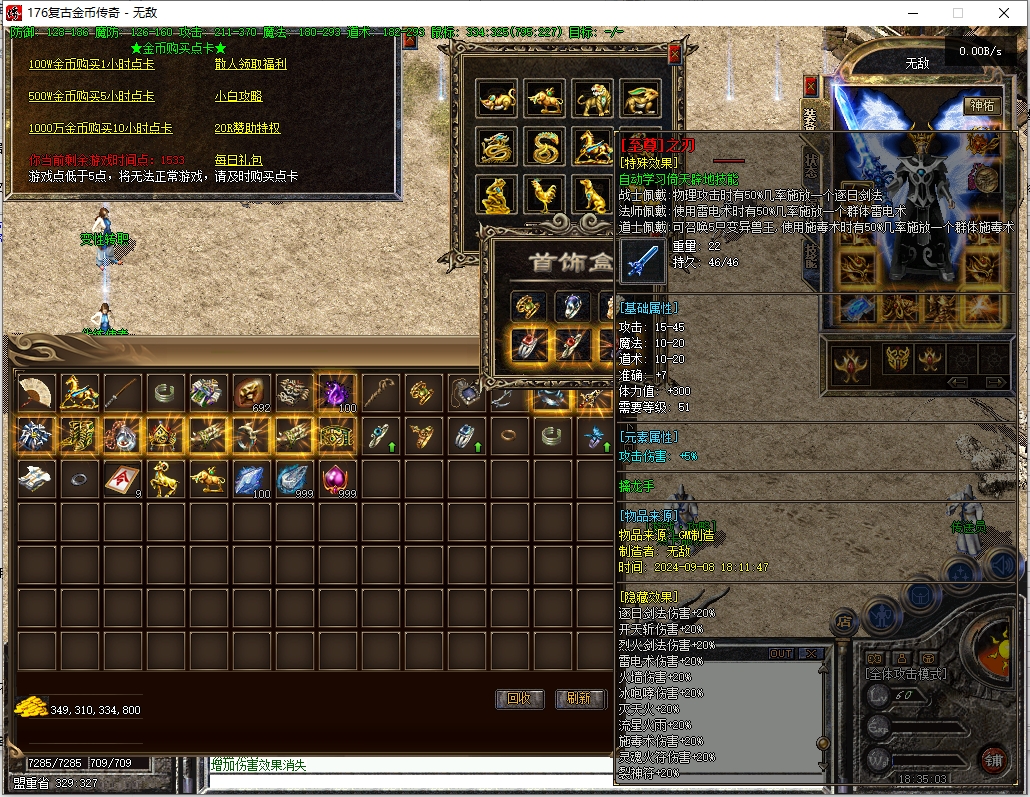The width and height of the screenshot is (1030, 797).
Task: Select the purple orb stacked 100
Action: [x=338, y=393]
